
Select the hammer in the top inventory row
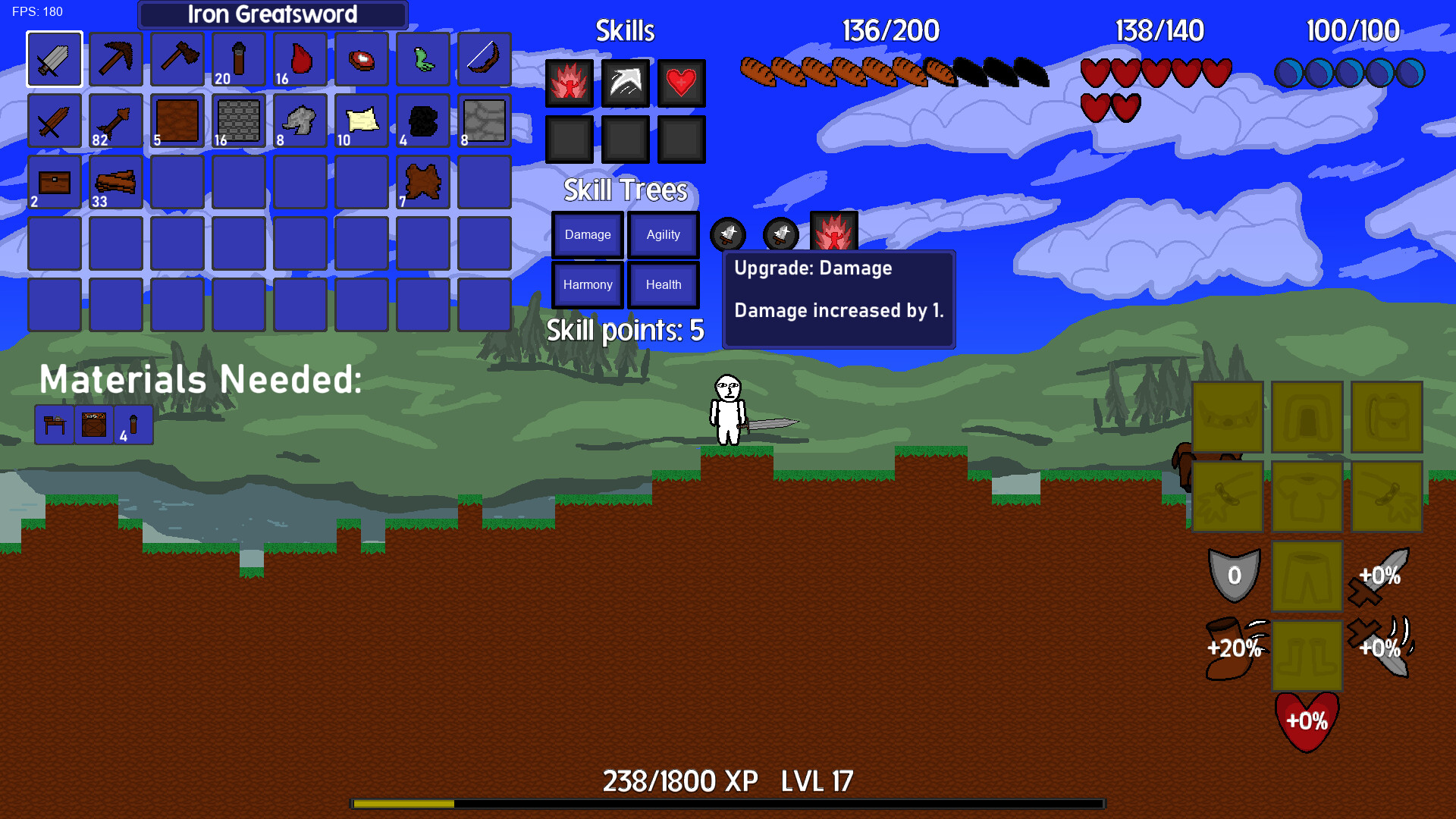click(x=177, y=59)
